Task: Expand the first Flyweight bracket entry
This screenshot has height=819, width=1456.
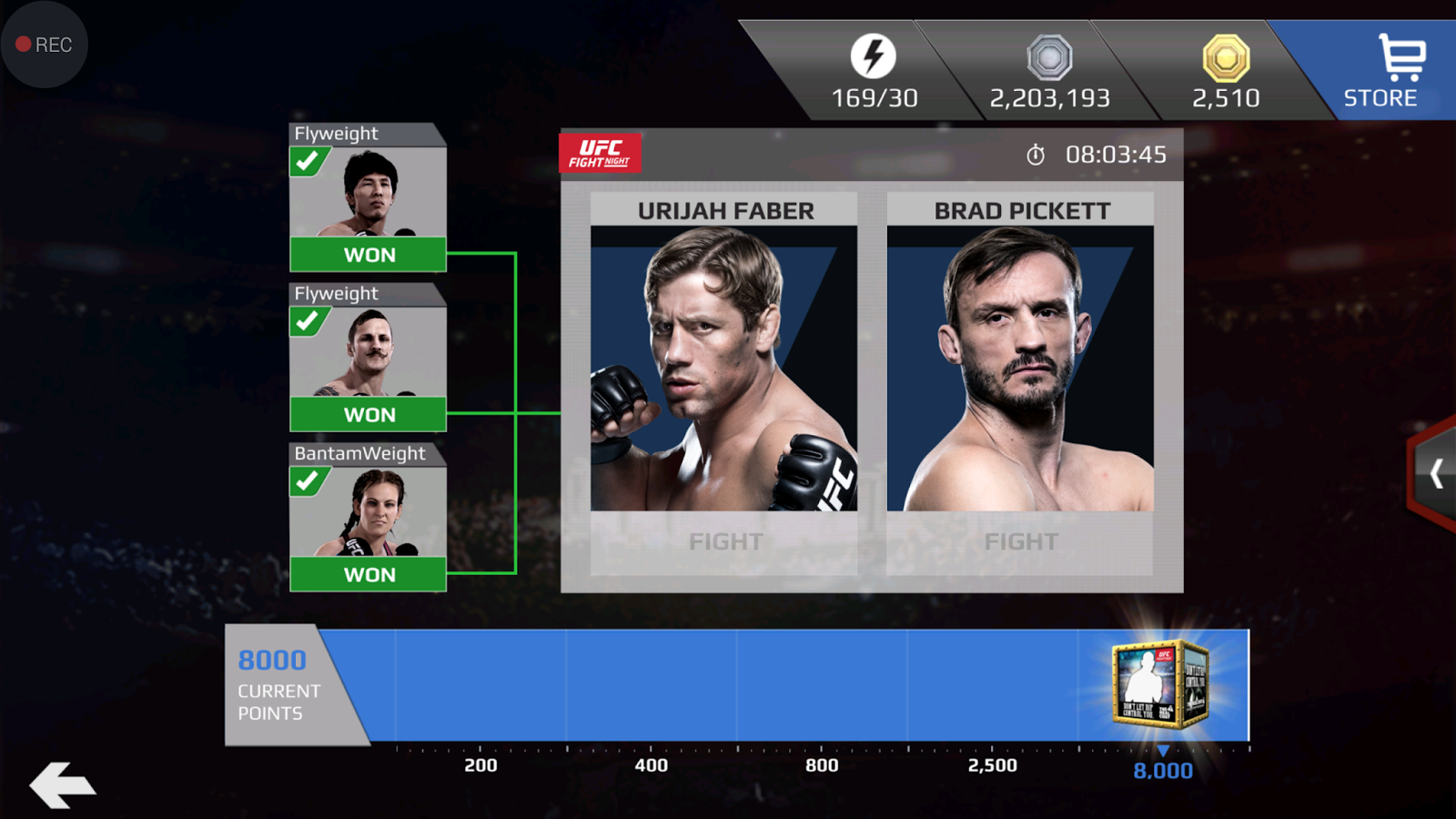Action: [x=368, y=196]
